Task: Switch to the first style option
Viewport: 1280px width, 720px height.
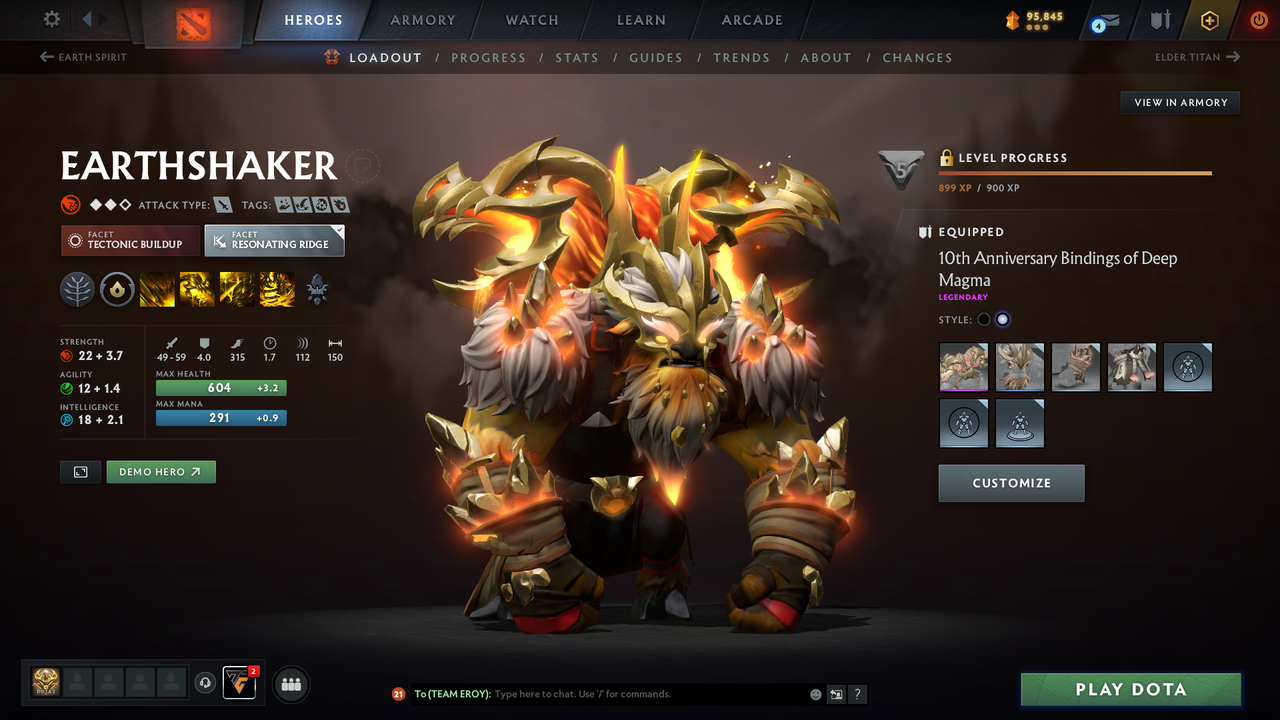Action: tap(984, 319)
